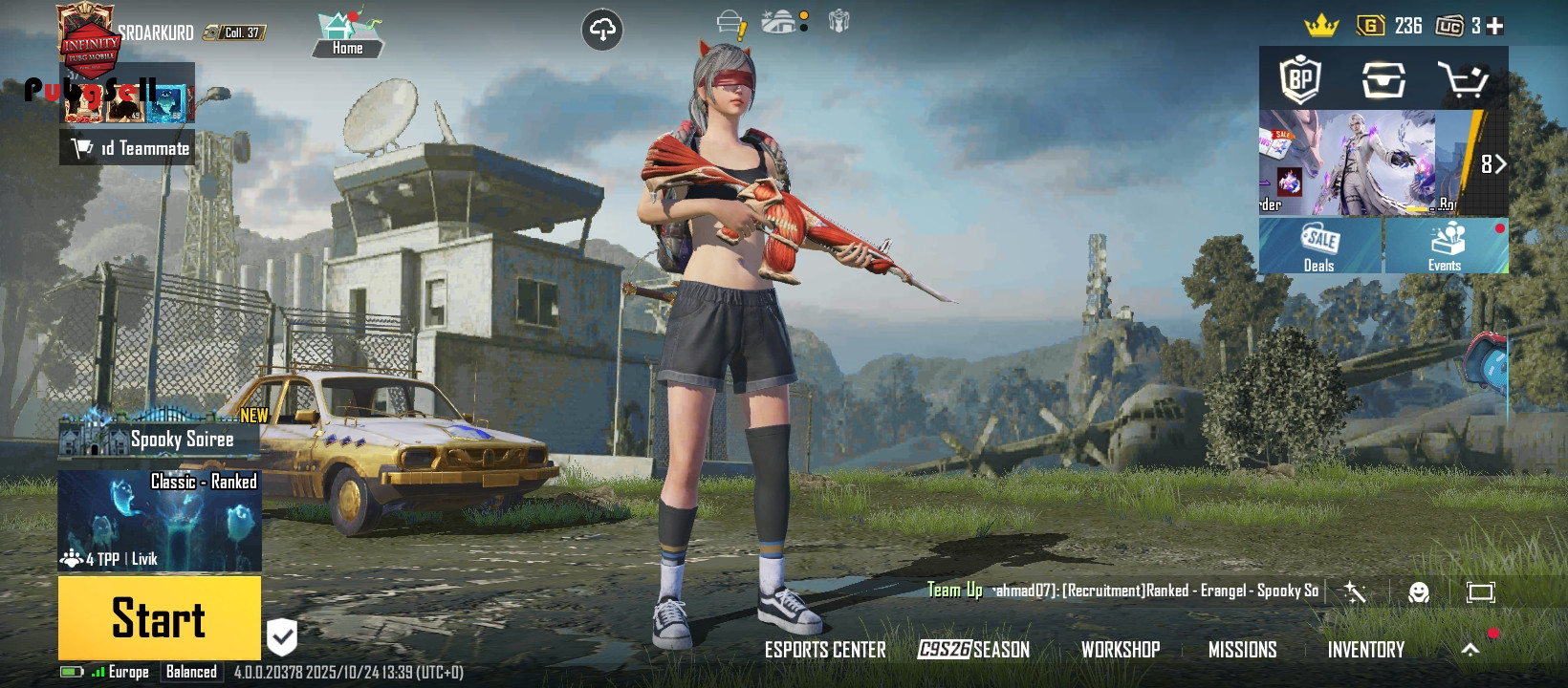Open the cloud download icon
The image size is (1568, 688).
point(602,31)
